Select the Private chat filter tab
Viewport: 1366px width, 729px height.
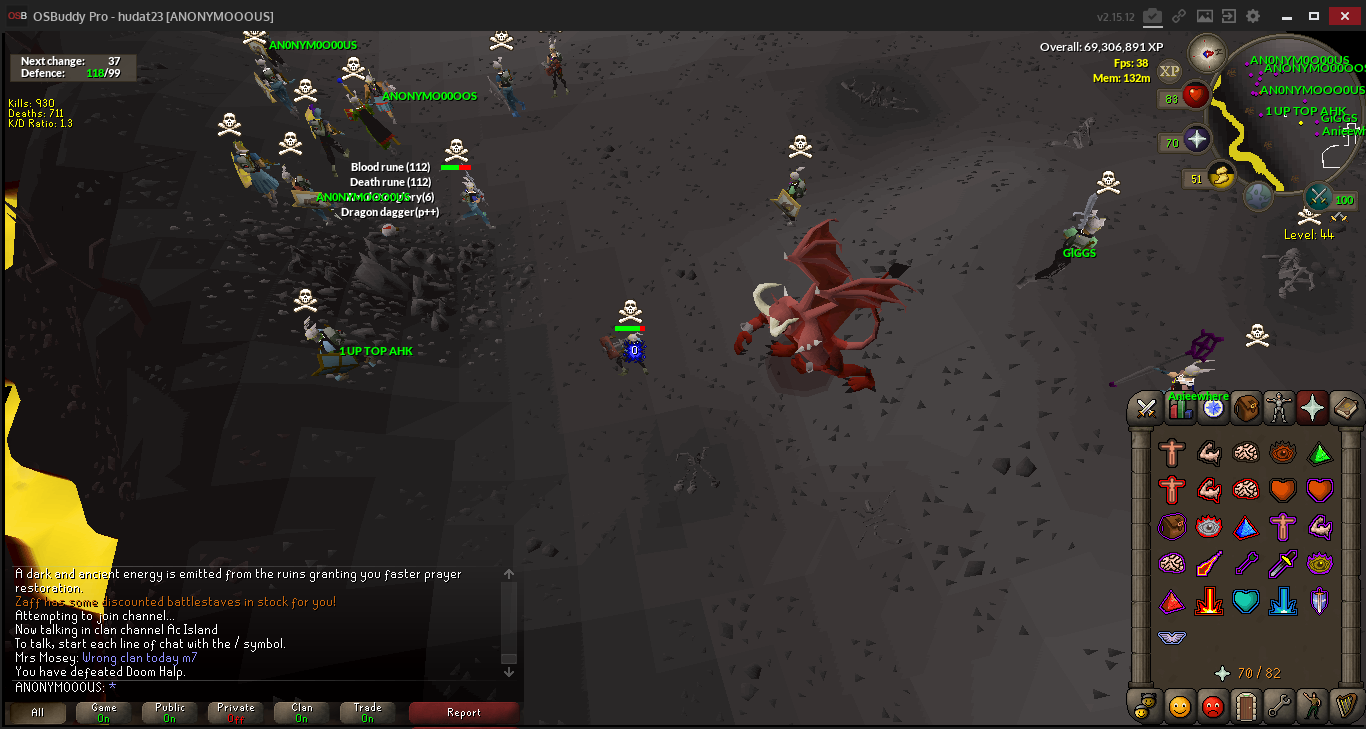tap(235, 712)
